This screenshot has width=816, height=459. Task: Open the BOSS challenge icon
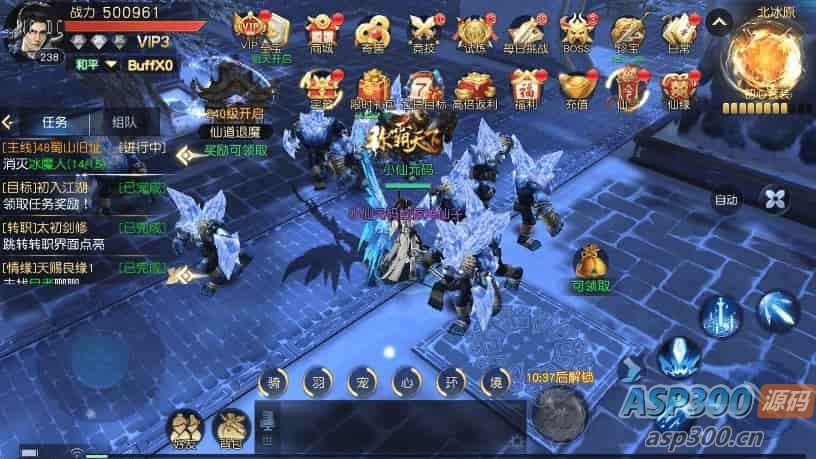(x=577, y=31)
